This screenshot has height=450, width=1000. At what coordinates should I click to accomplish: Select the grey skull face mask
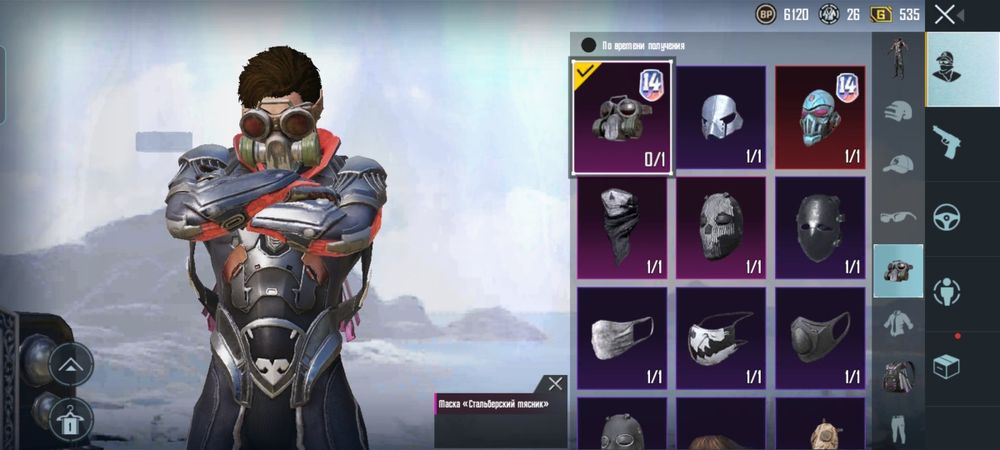[x=720, y=228]
